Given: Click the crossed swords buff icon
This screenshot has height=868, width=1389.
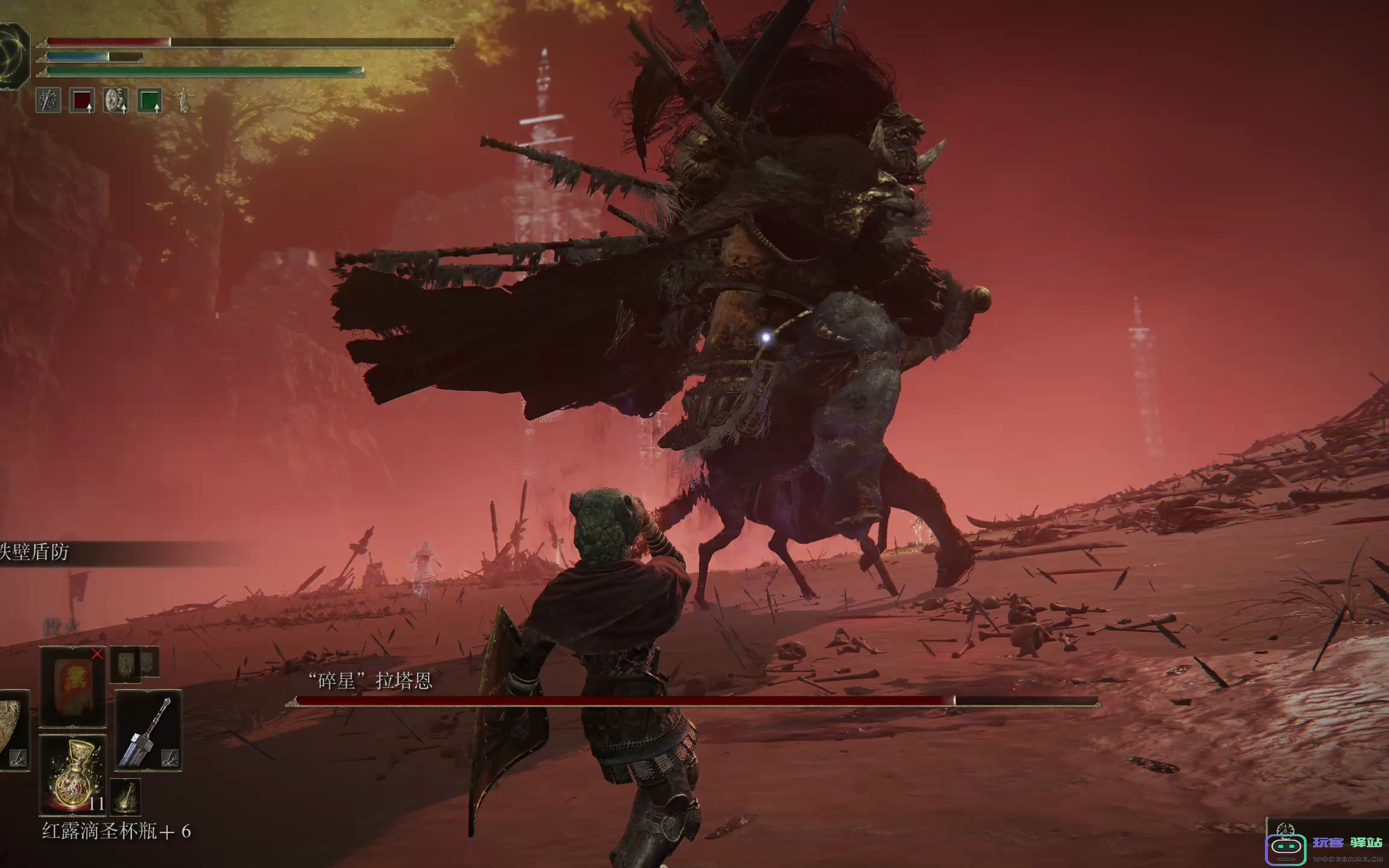Looking at the screenshot, I should tap(48, 100).
